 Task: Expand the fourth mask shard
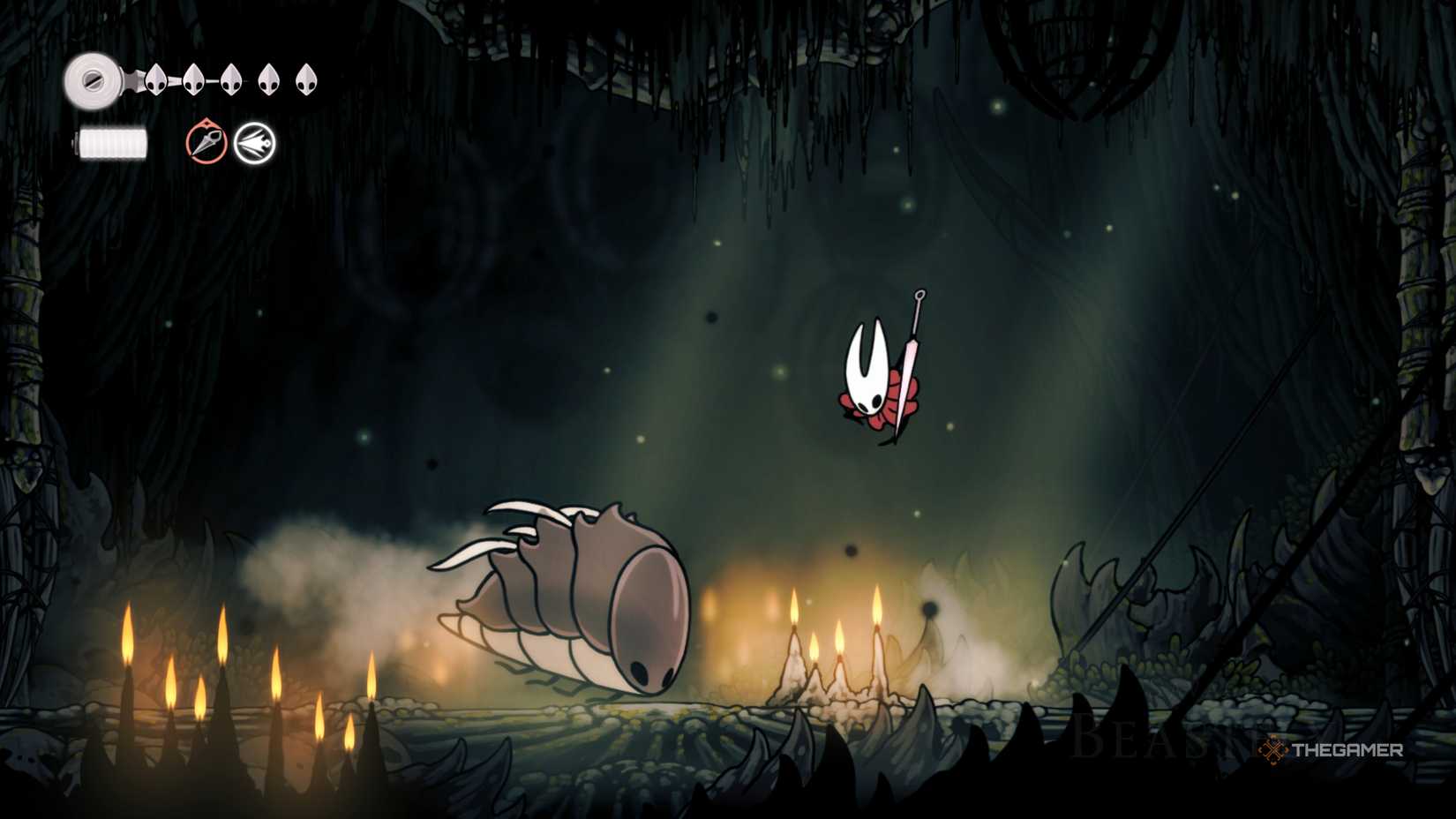click(x=269, y=78)
